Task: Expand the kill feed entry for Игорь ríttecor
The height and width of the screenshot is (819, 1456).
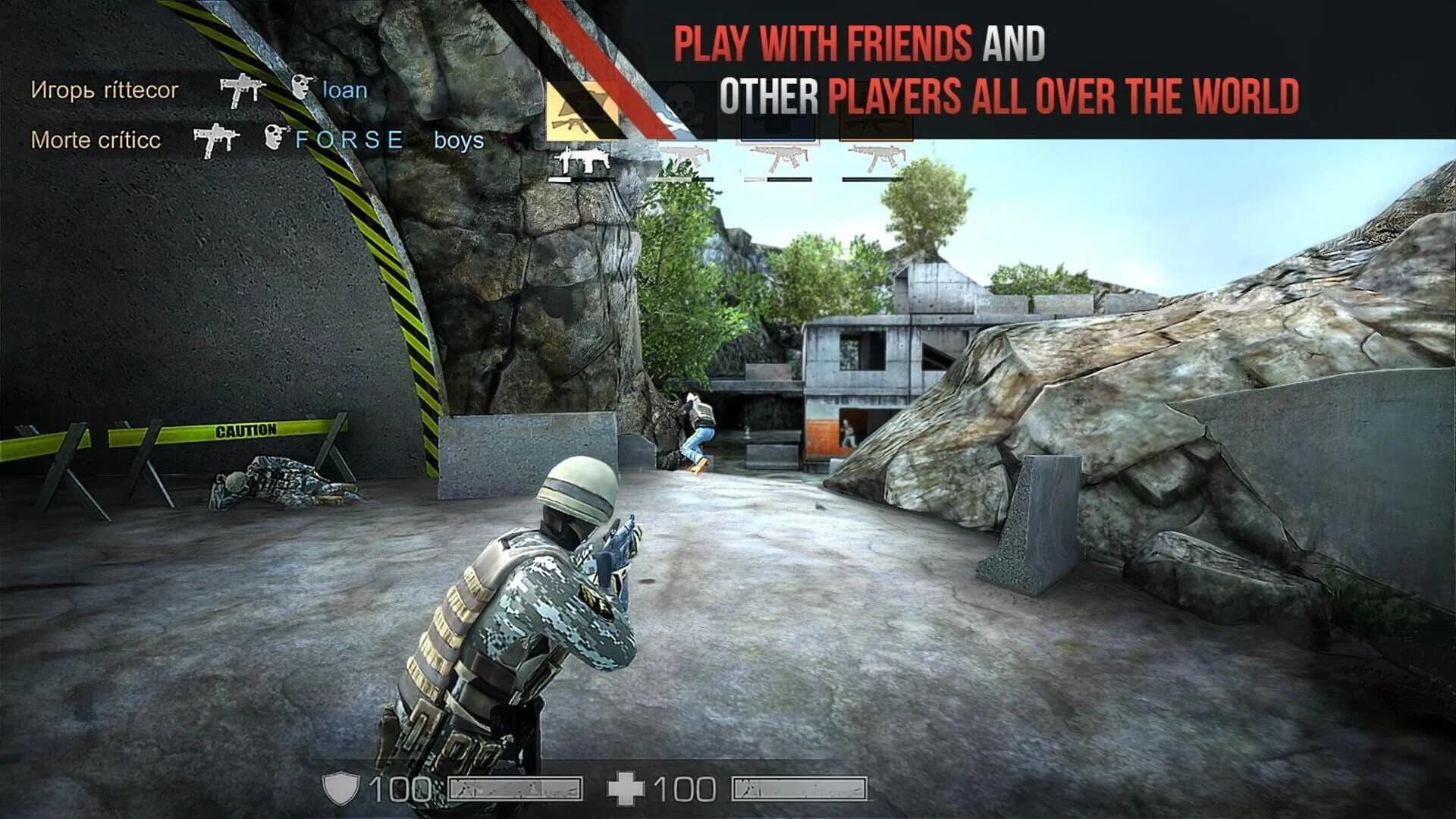Action: (x=106, y=91)
